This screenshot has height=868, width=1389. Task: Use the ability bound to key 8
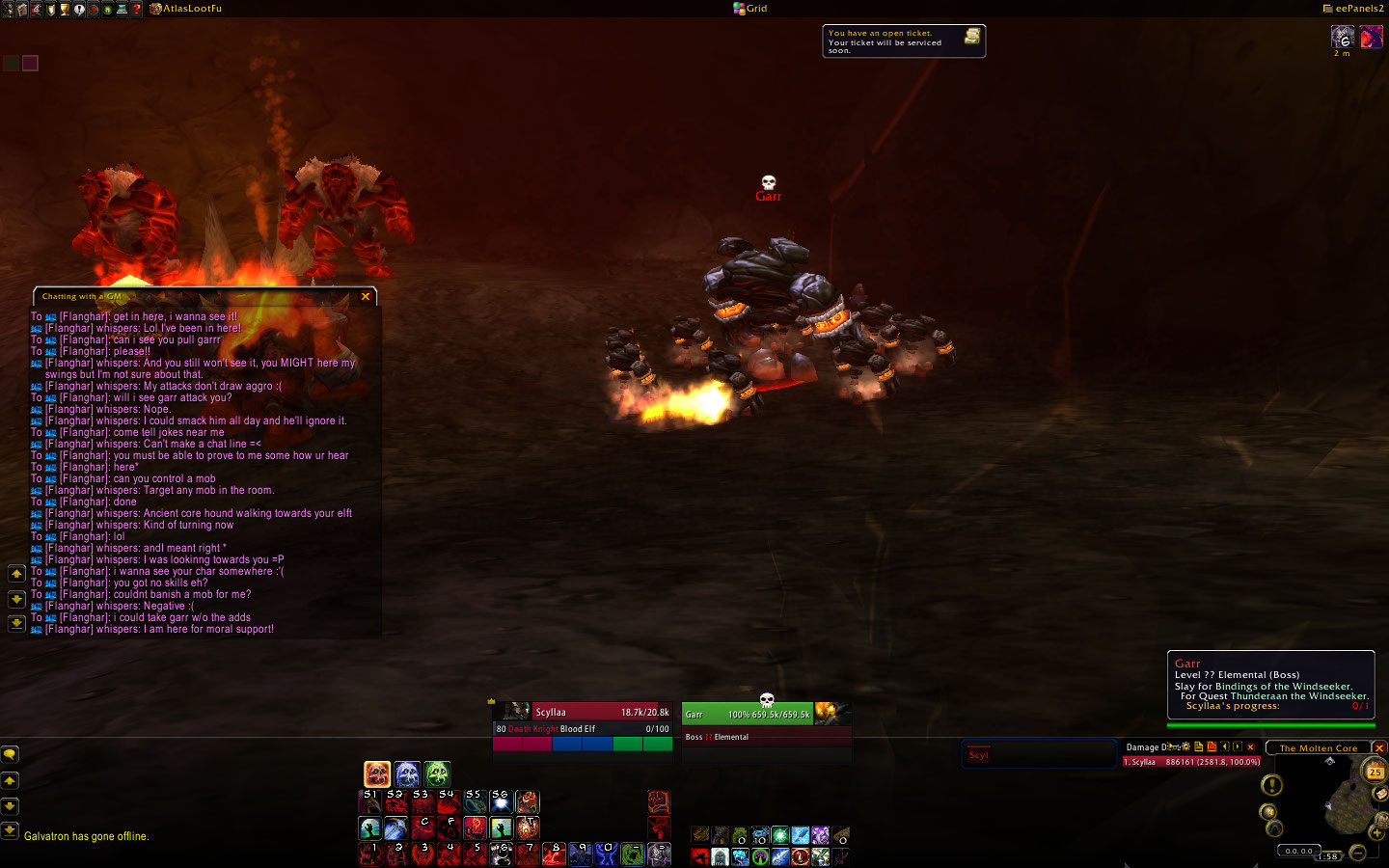(x=553, y=854)
